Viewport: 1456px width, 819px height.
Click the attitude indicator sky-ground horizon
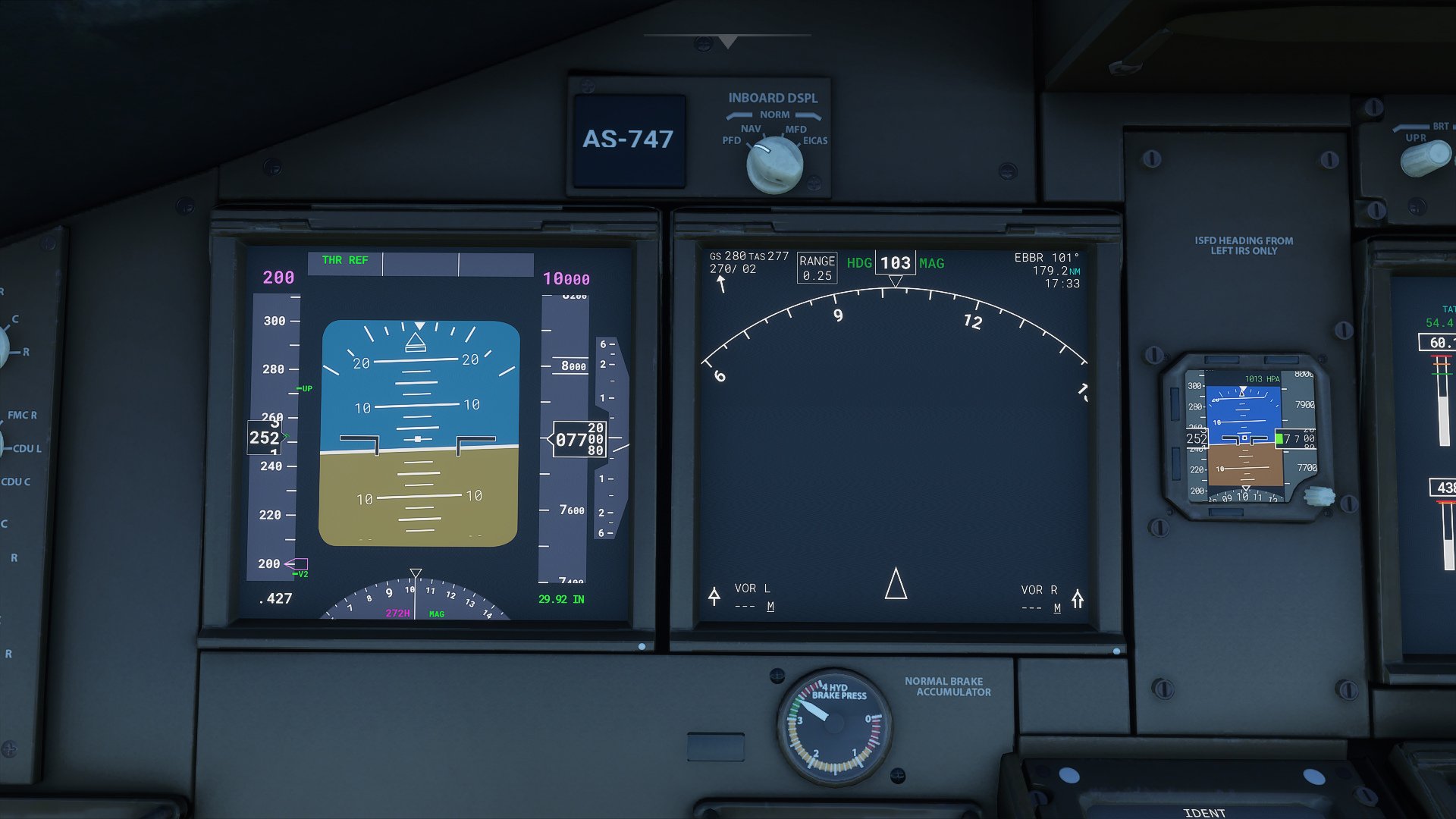pos(419,440)
